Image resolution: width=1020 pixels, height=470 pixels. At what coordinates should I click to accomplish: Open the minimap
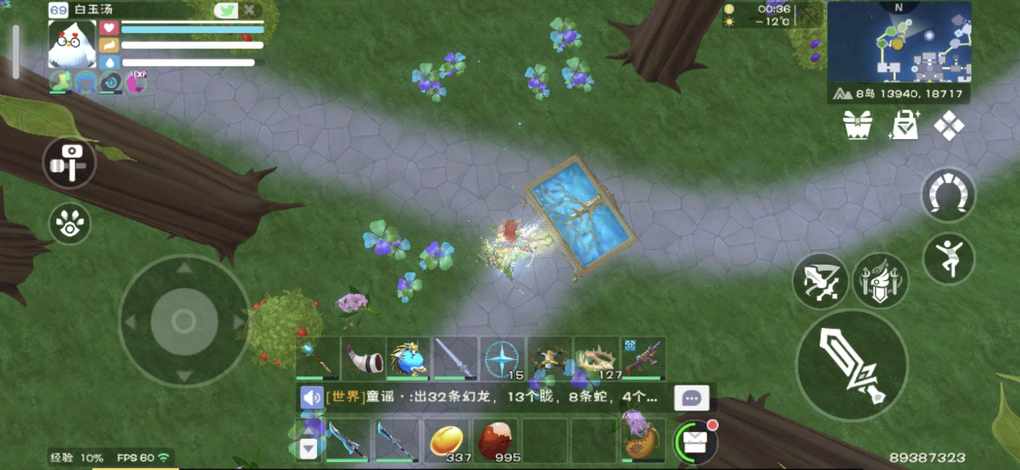pos(899,41)
